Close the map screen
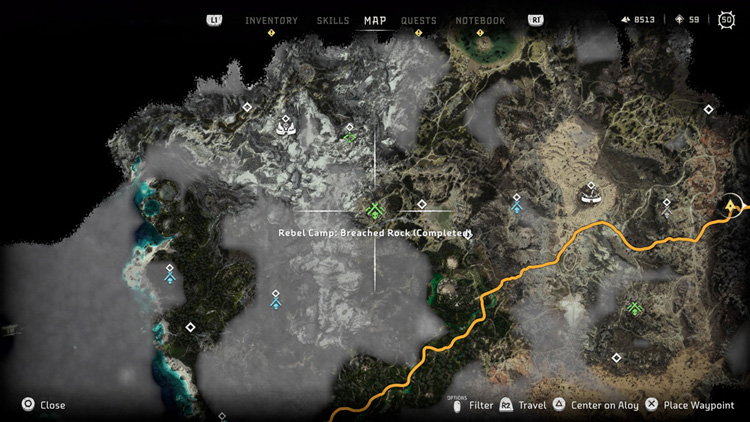Image resolution: width=750 pixels, height=422 pixels. point(44,405)
